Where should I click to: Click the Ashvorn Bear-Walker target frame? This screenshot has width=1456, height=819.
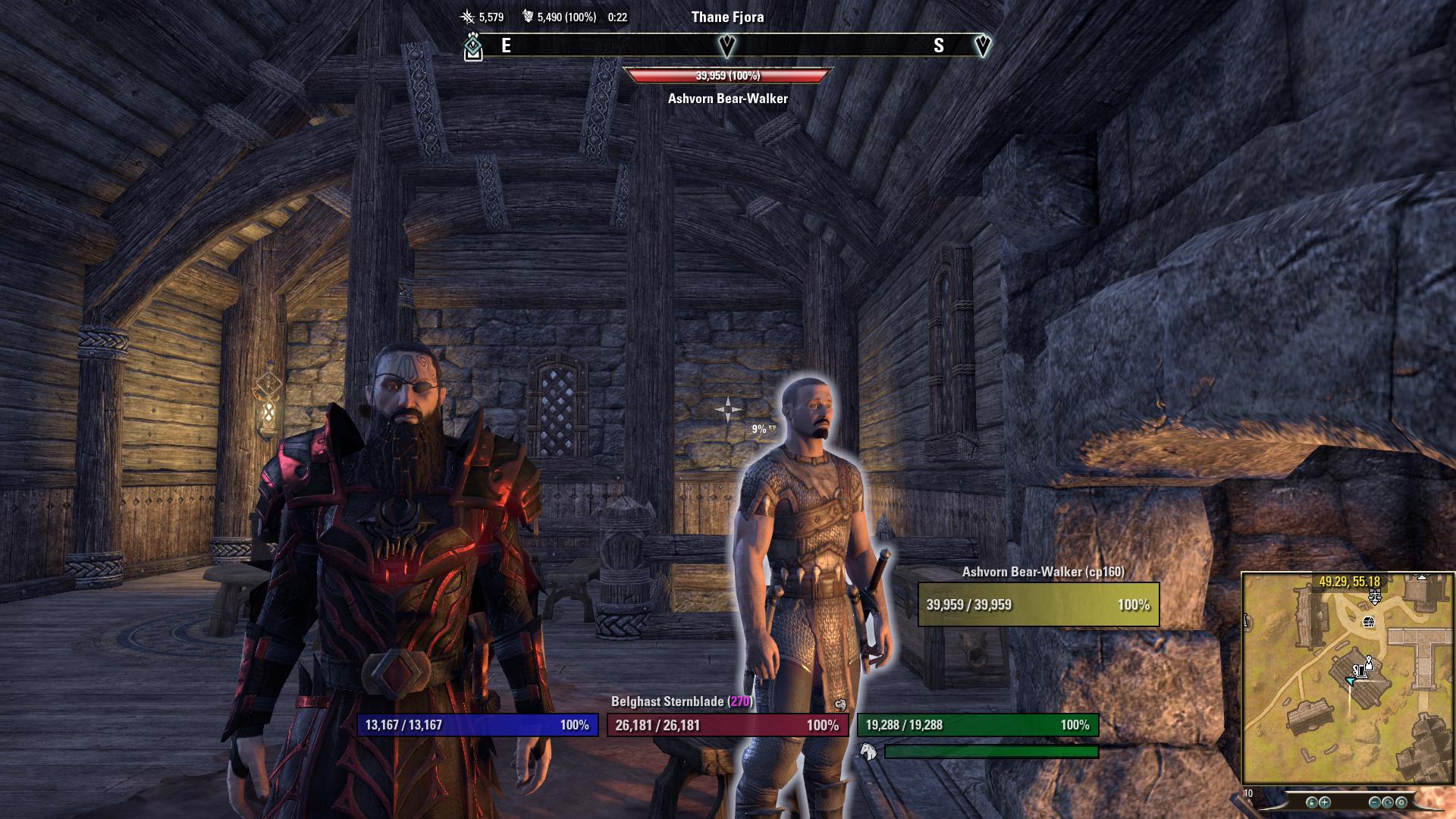1038,604
